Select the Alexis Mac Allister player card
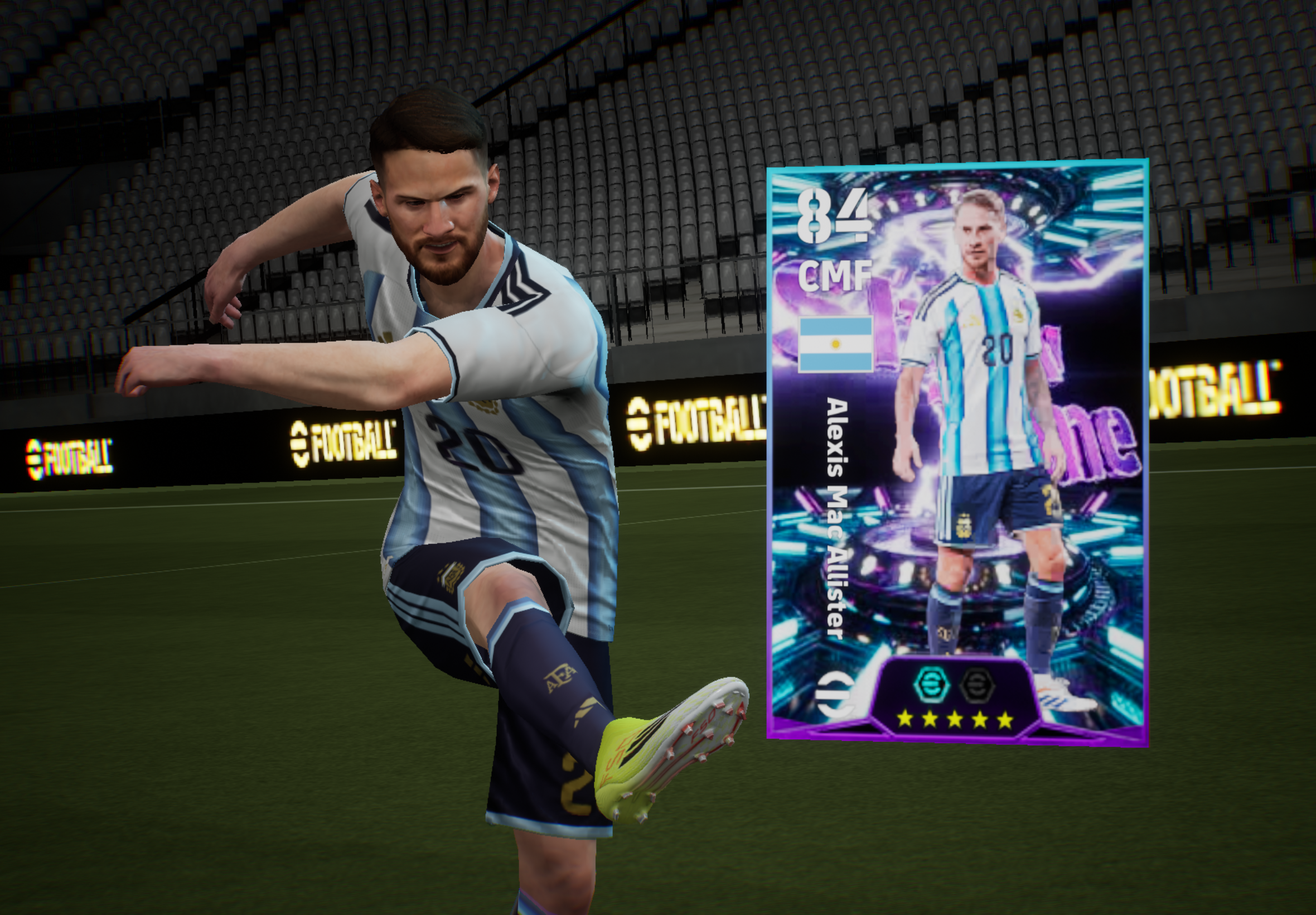This screenshot has width=1316, height=915. [x=957, y=453]
